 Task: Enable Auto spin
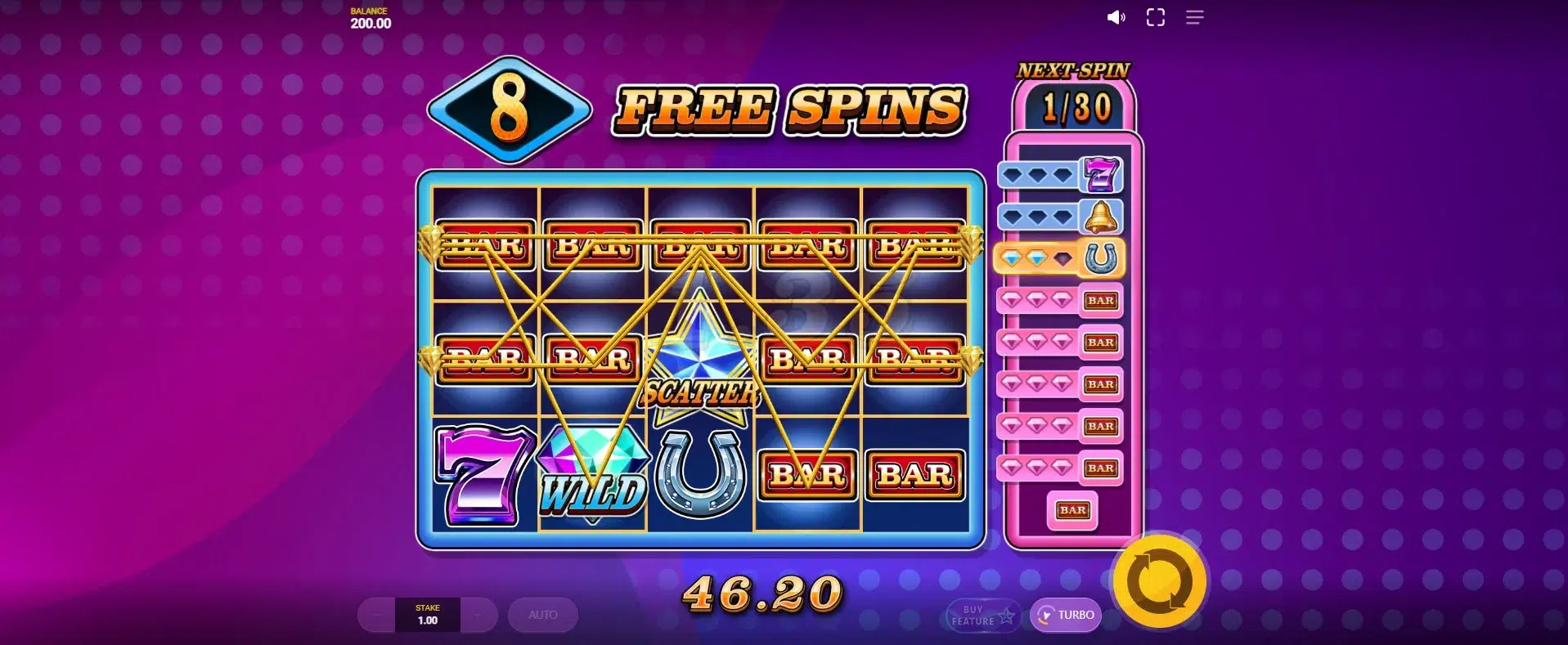pyautogui.click(x=542, y=615)
